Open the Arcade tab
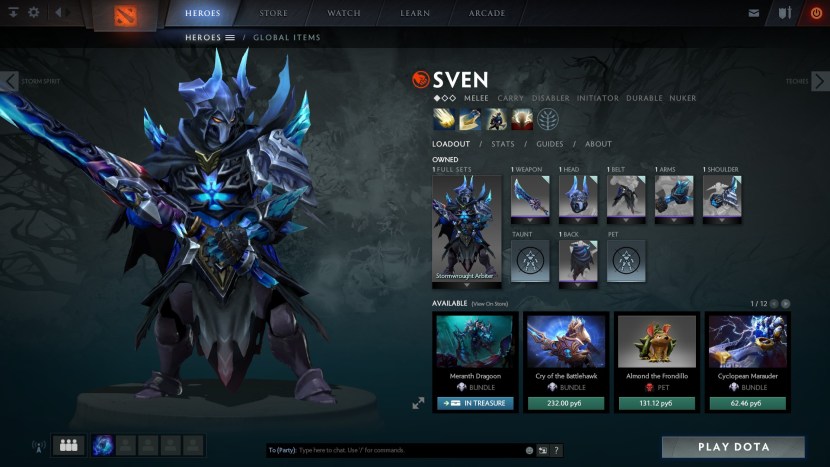The height and width of the screenshot is (467, 830). [487, 13]
